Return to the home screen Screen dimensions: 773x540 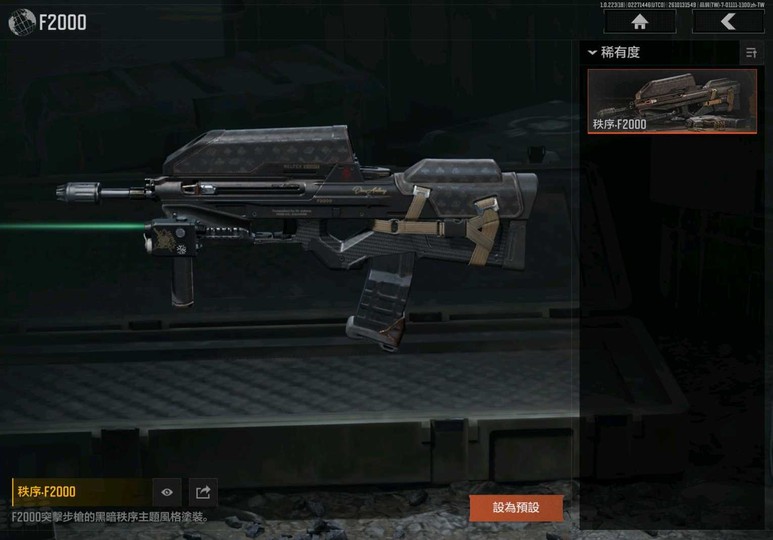pos(639,22)
